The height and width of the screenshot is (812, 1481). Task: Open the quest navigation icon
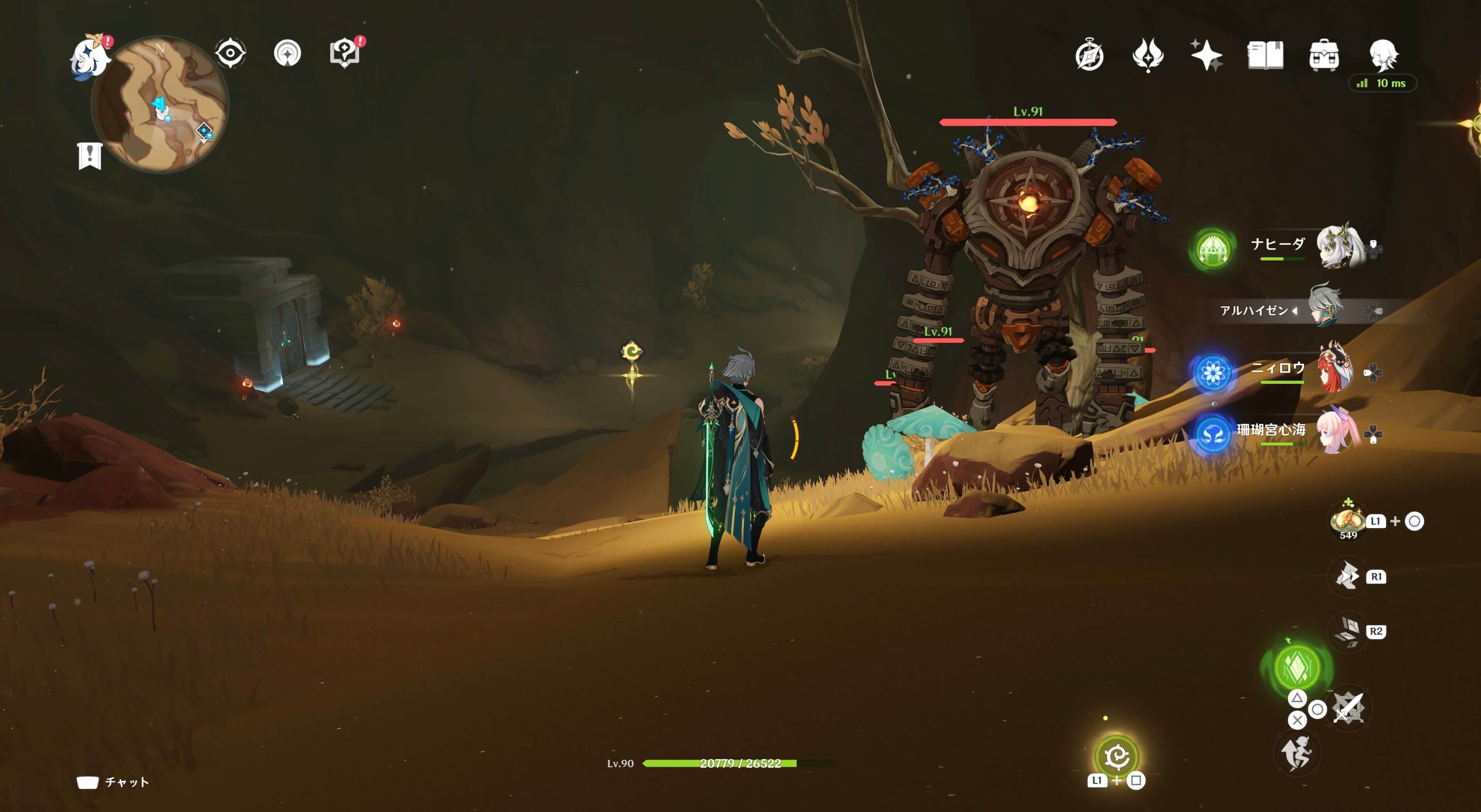click(288, 54)
